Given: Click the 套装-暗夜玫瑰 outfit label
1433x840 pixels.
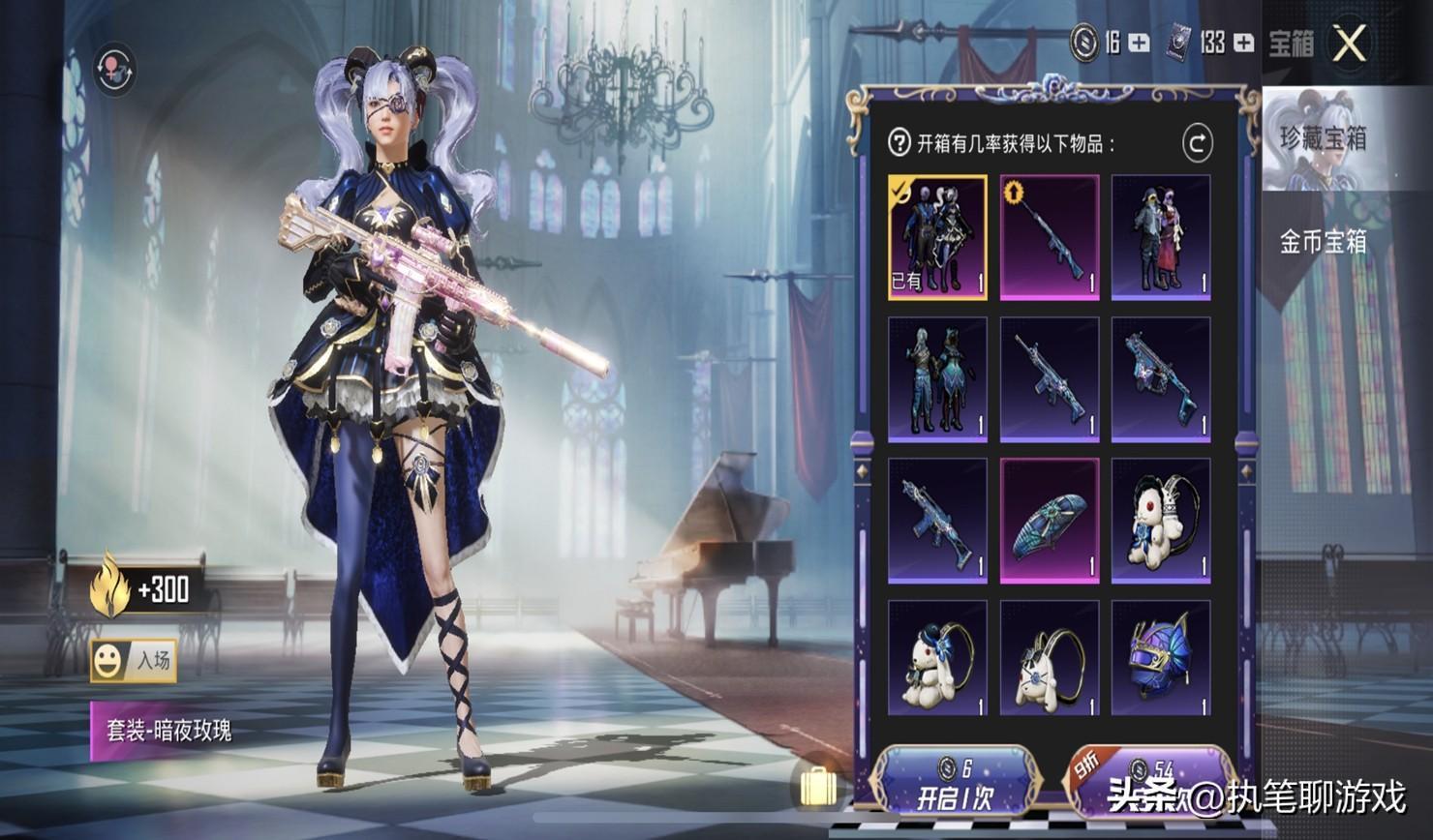Looking at the screenshot, I should pos(168,730).
